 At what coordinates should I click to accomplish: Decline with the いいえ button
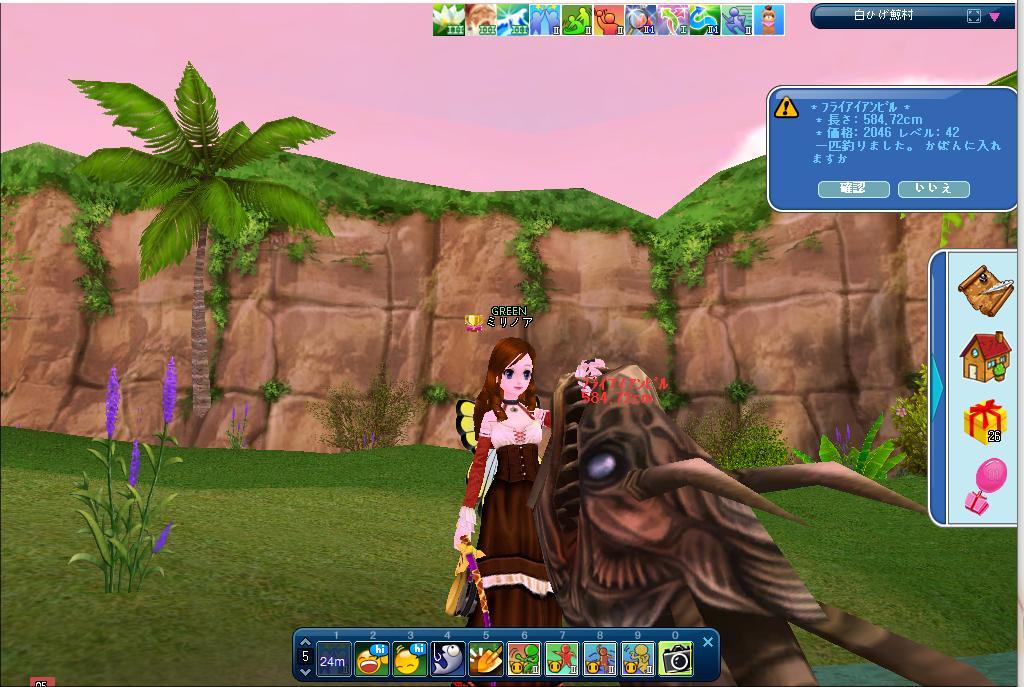click(x=933, y=189)
